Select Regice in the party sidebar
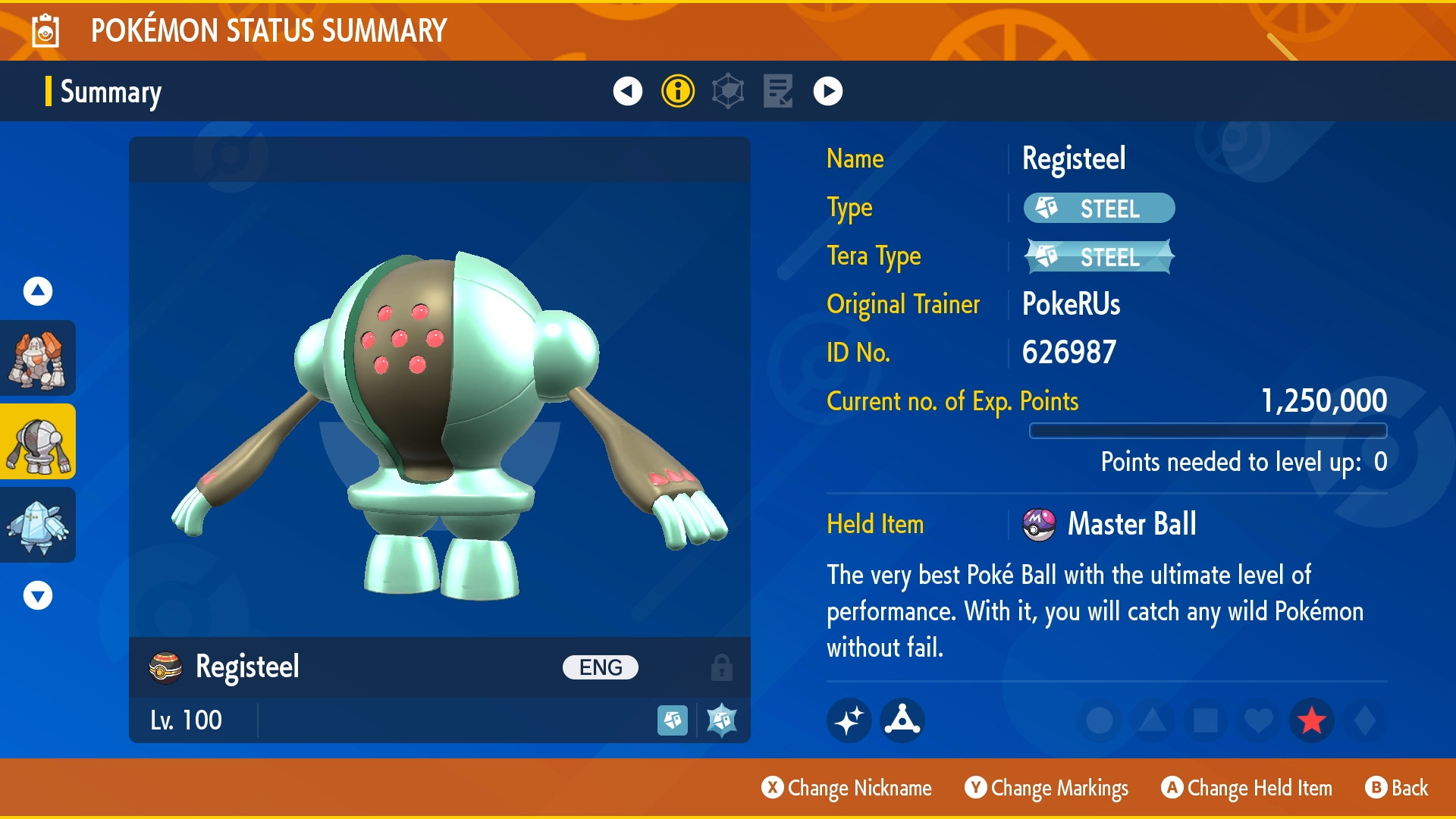 [x=37, y=525]
